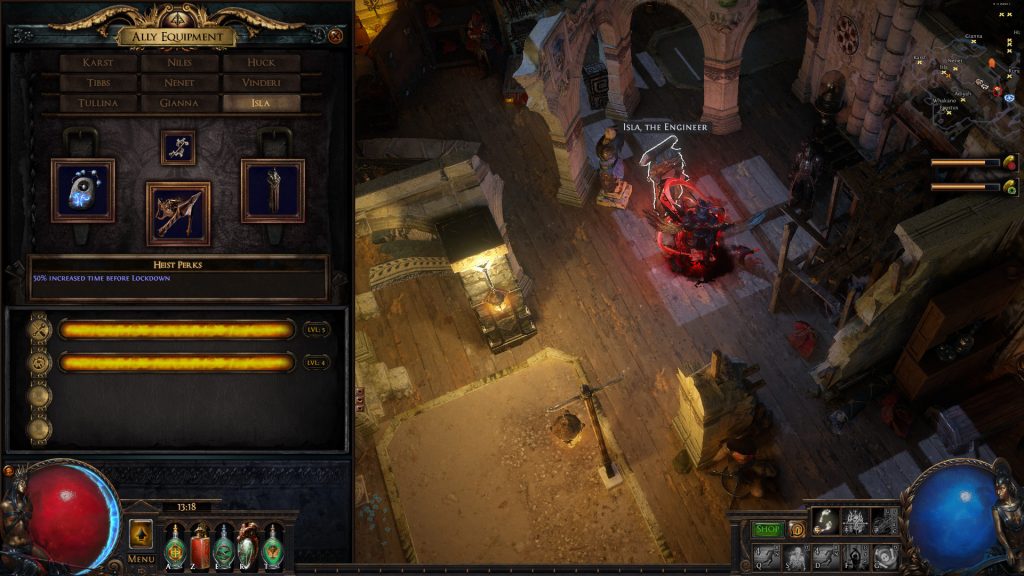The height and width of the screenshot is (576, 1024).
Task: Click the Isla ally tab
Action: click(261, 103)
